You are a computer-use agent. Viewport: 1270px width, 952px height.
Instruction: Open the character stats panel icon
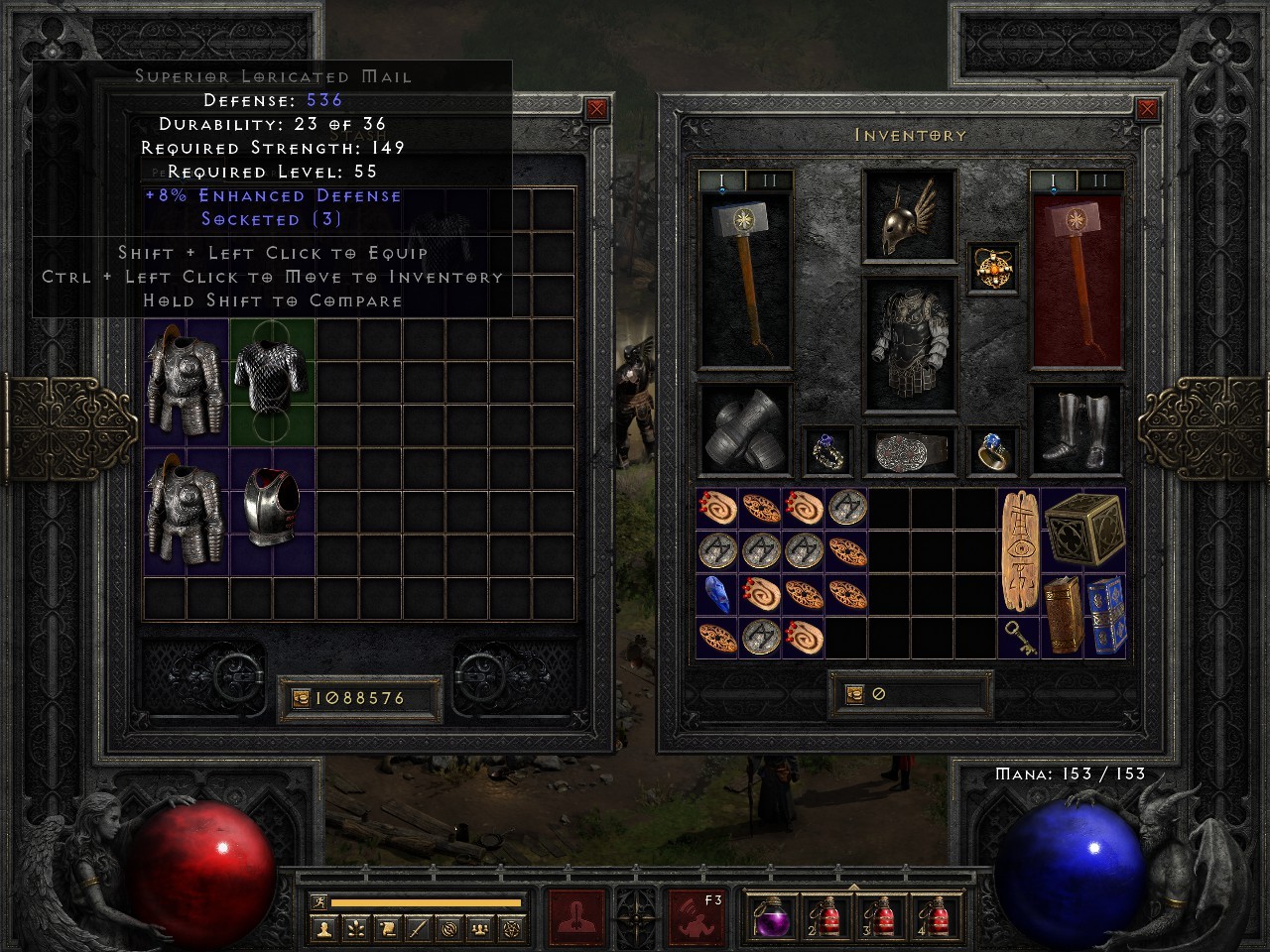pyautogui.click(x=324, y=927)
